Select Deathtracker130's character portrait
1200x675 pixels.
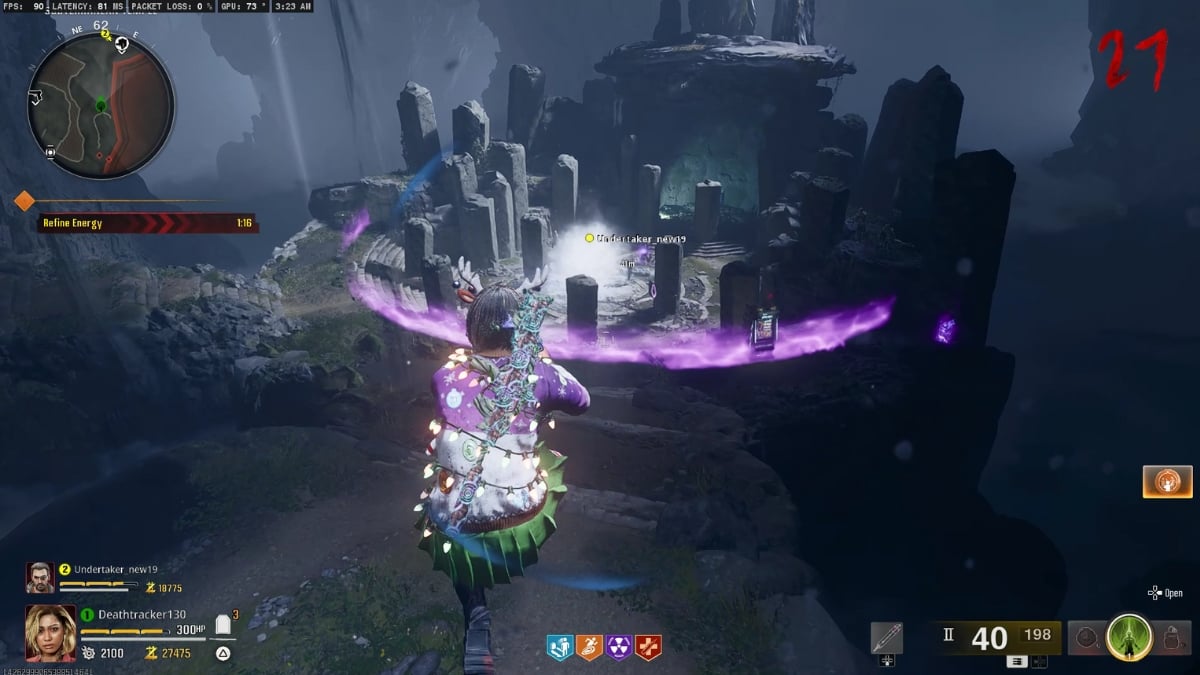point(50,632)
